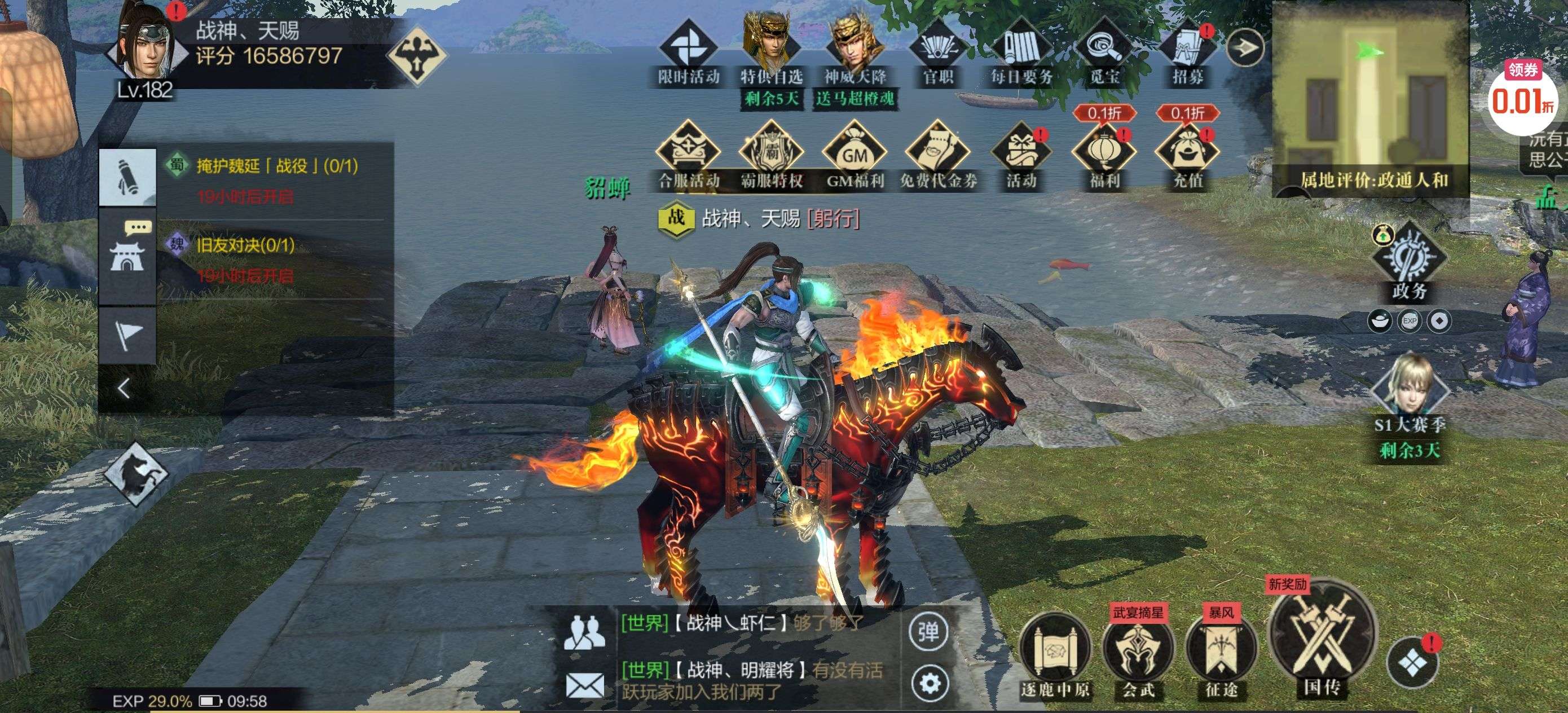Open chat settings gear icon
The image size is (1568, 713).
tap(929, 683)
